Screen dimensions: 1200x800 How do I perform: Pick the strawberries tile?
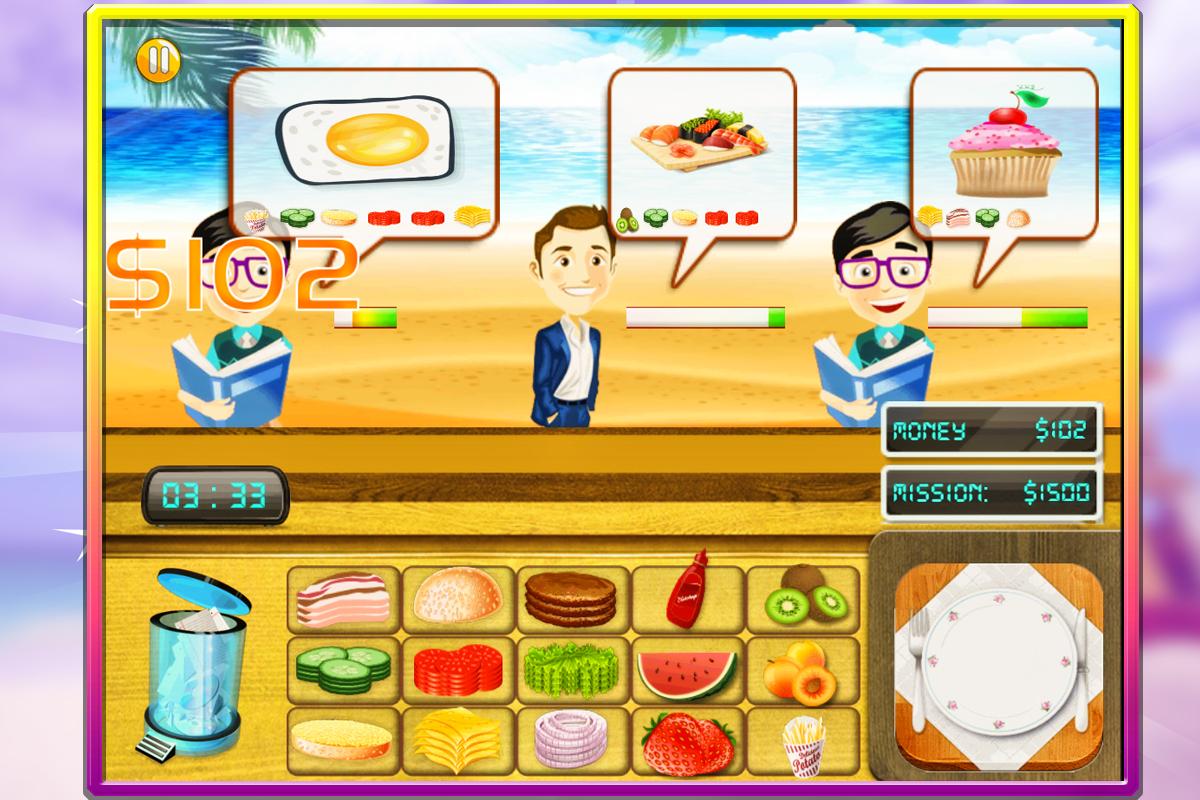(688, 740)
